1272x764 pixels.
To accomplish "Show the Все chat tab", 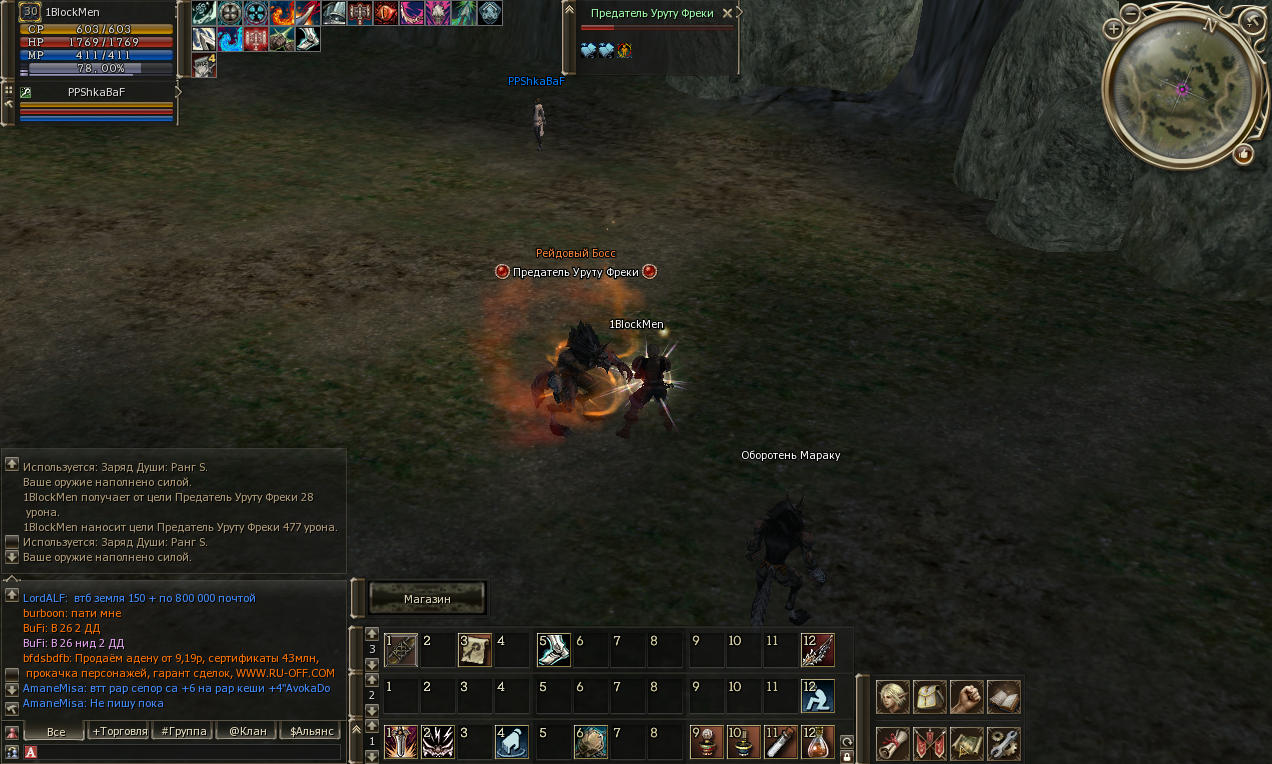I will [55, 731].
